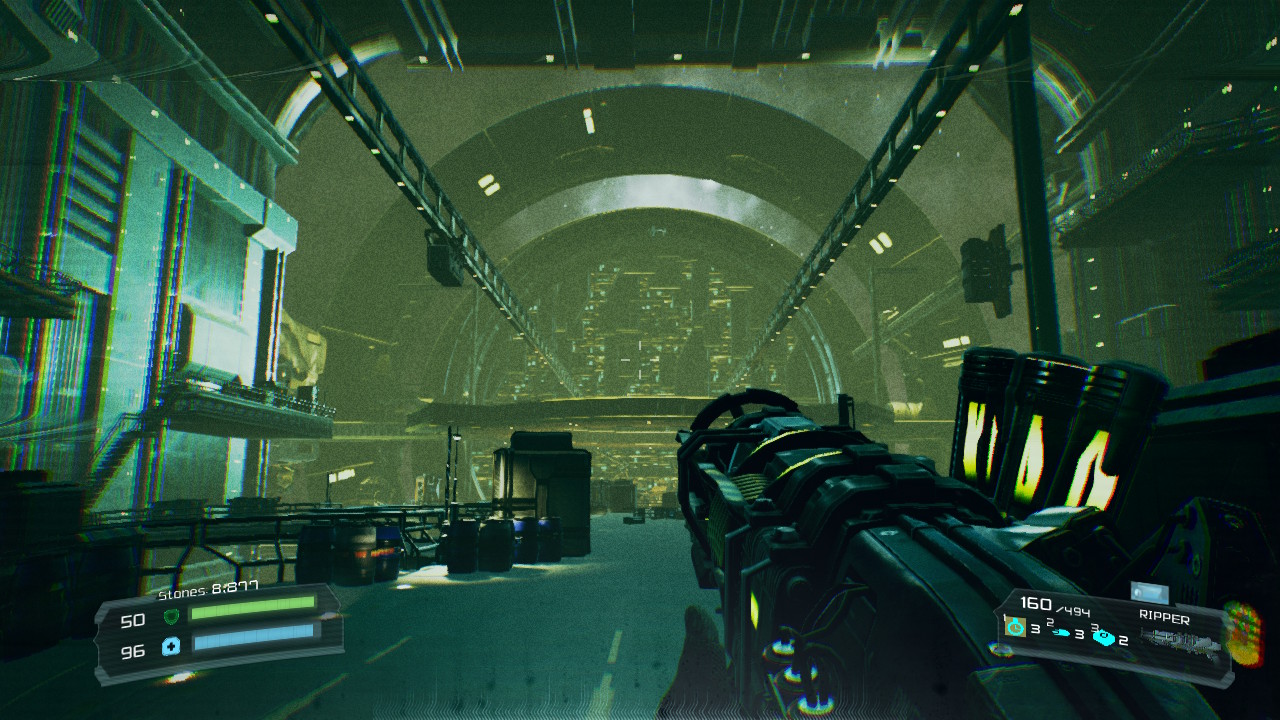
Task: Click the RIPPER weapon name label
Action: [1165, 615]
